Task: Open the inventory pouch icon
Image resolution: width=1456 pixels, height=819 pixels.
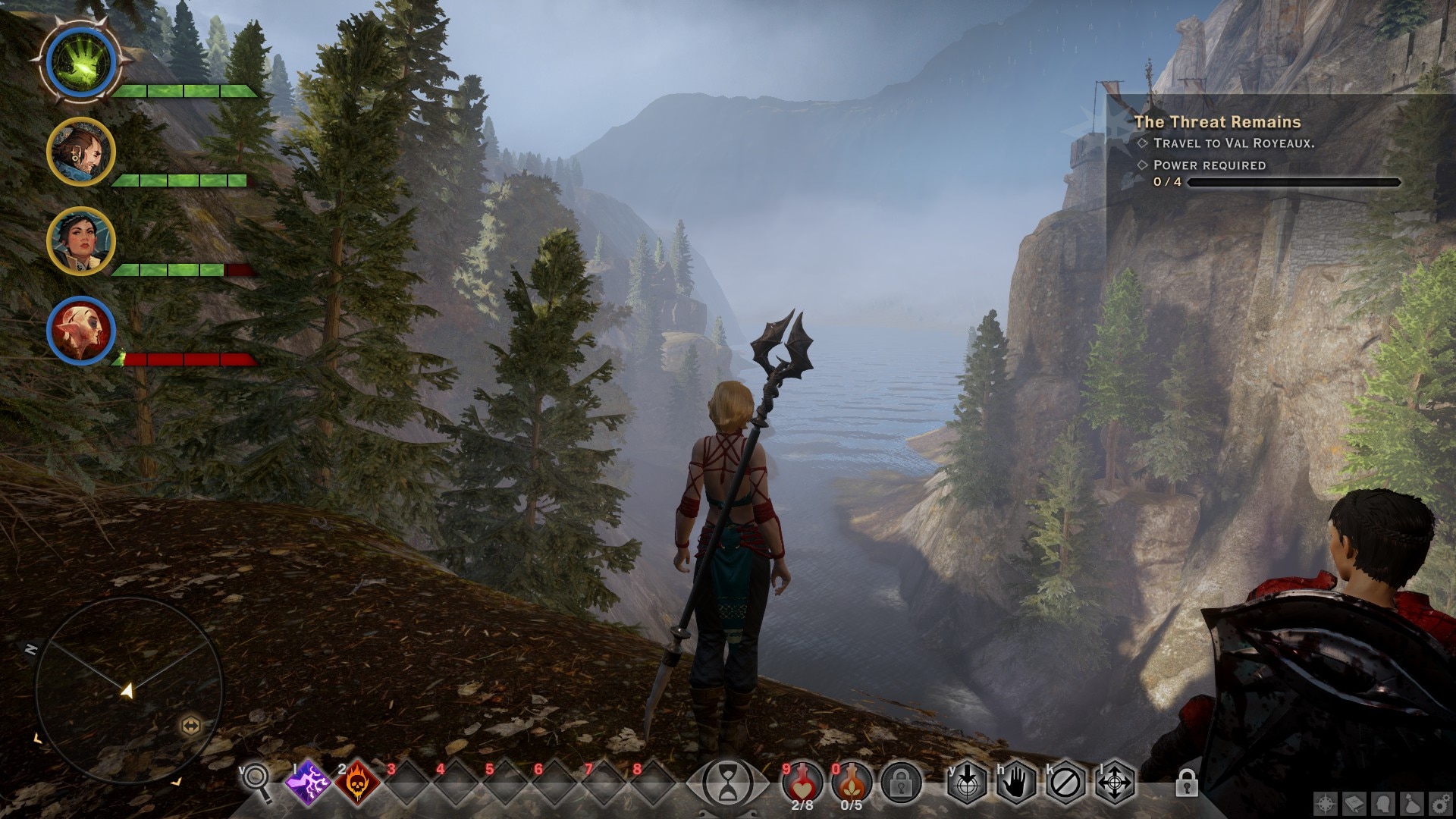Action: point(1412,803)
